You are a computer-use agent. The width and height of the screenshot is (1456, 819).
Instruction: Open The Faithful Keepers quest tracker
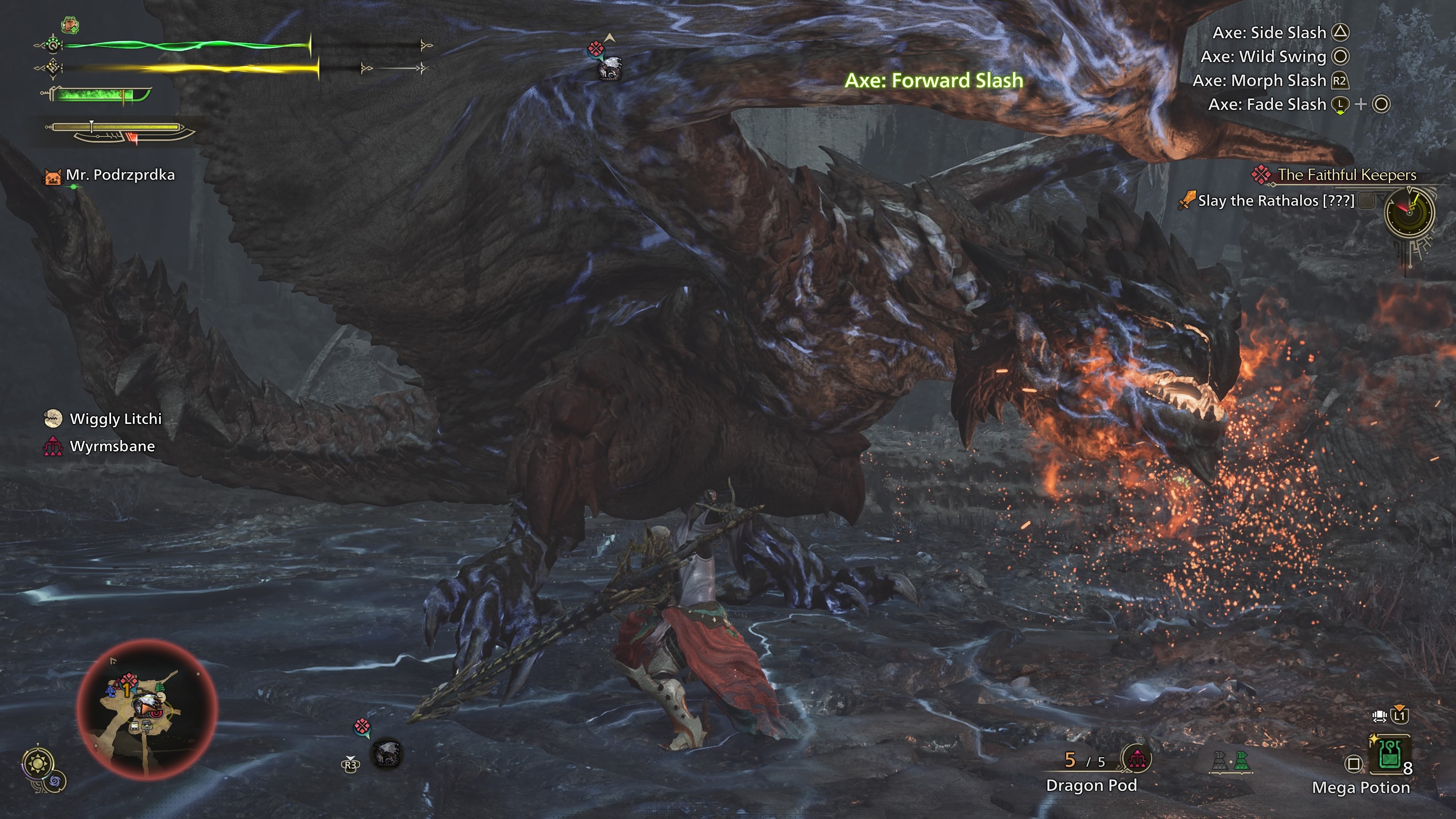(1346, 175)
